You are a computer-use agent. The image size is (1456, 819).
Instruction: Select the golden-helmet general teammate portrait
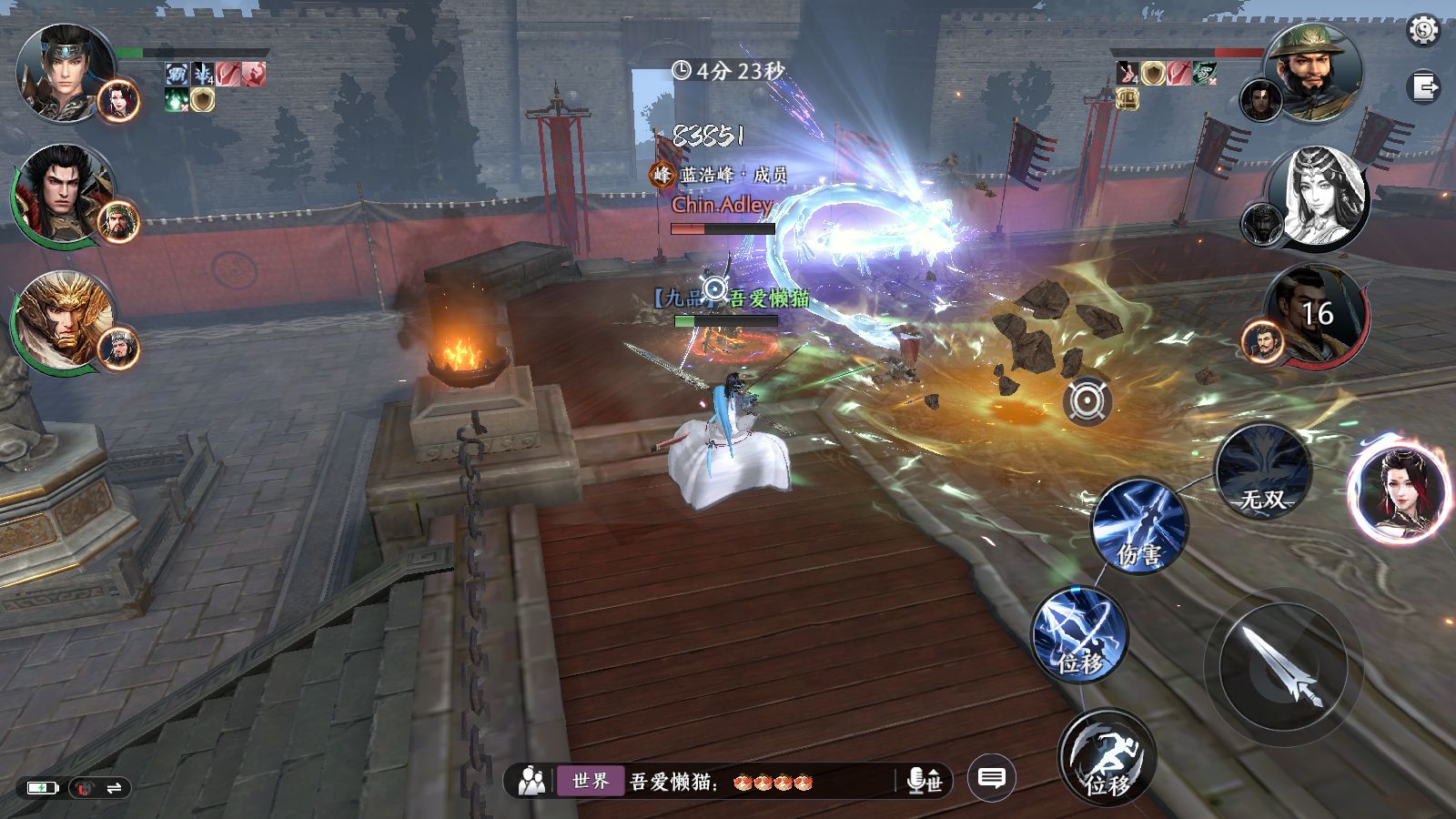(x=62, y=320)
